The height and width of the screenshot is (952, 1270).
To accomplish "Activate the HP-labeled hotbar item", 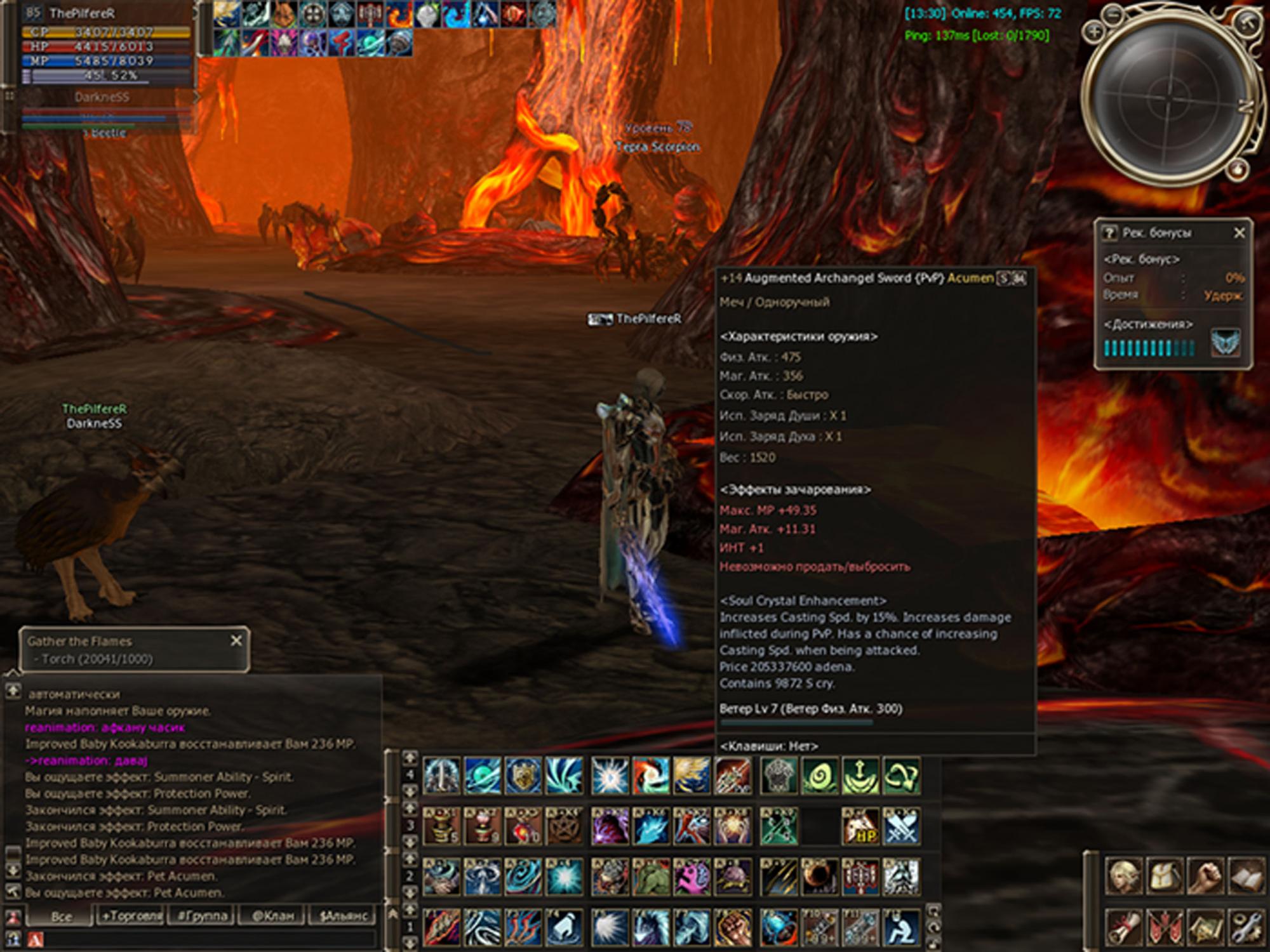I will click(x=860, y=826).
